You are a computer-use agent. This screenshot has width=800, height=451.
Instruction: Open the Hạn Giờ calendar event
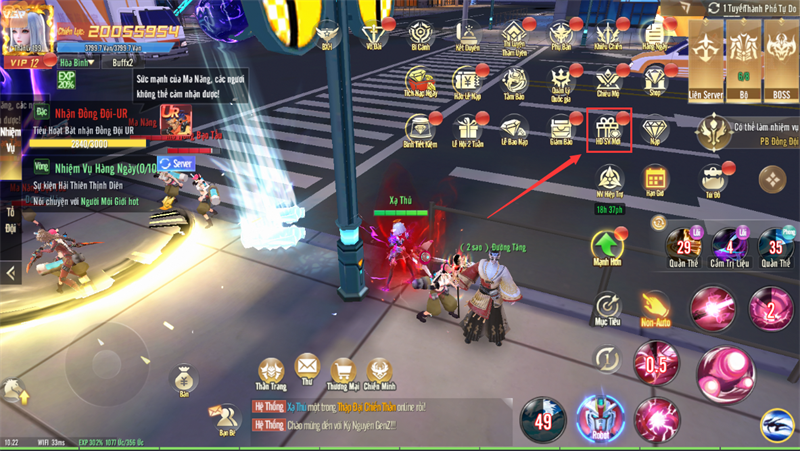click(655, 180)
